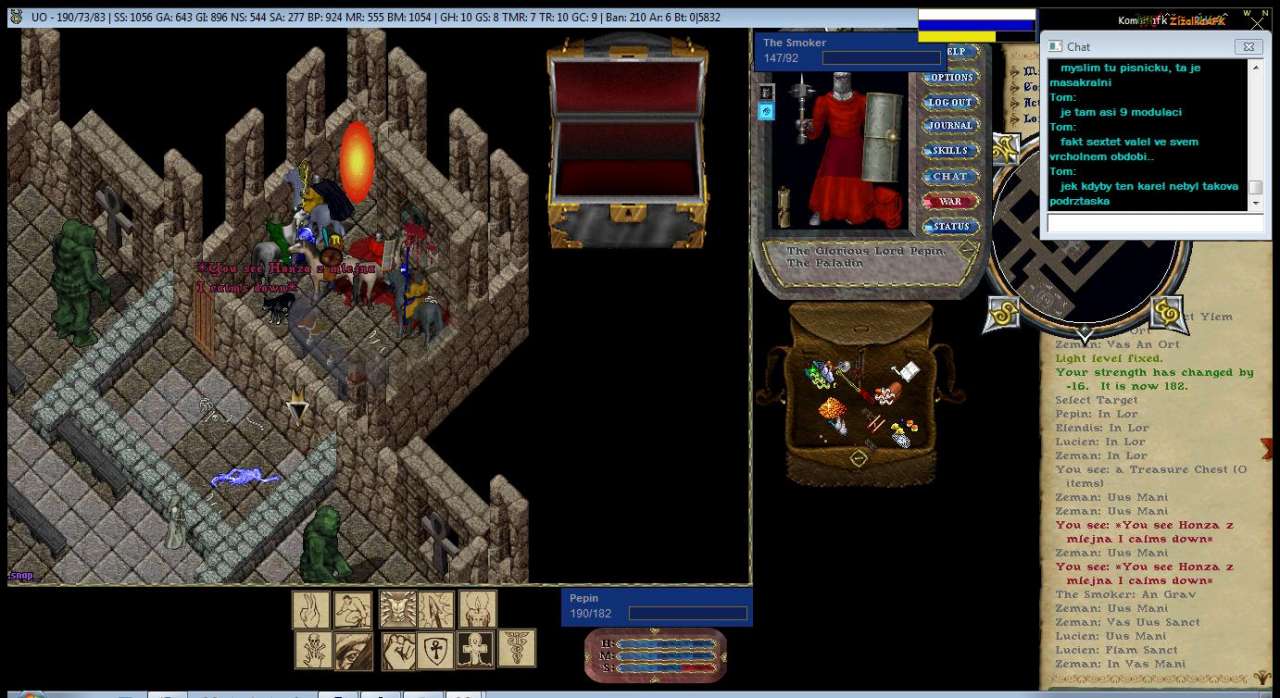Click the hooded eye spell icon
Screen dimensions: 1280x698
click(353, 651)
